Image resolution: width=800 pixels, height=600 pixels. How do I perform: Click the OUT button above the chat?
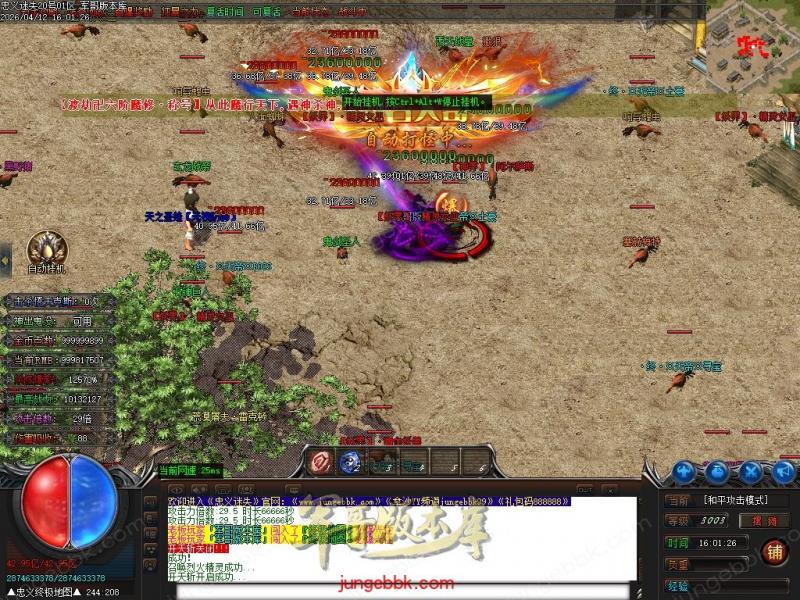585,490
